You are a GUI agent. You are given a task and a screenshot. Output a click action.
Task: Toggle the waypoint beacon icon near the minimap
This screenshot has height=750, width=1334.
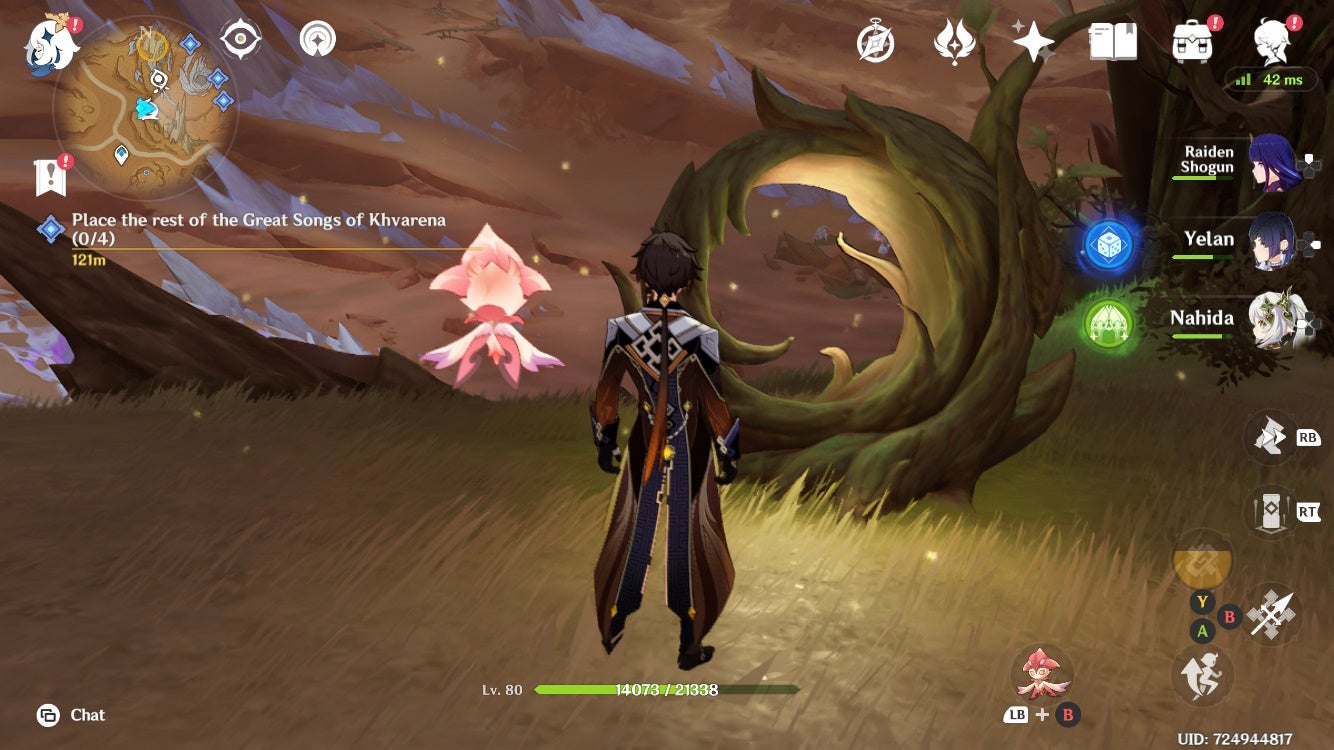pos(316,37)
